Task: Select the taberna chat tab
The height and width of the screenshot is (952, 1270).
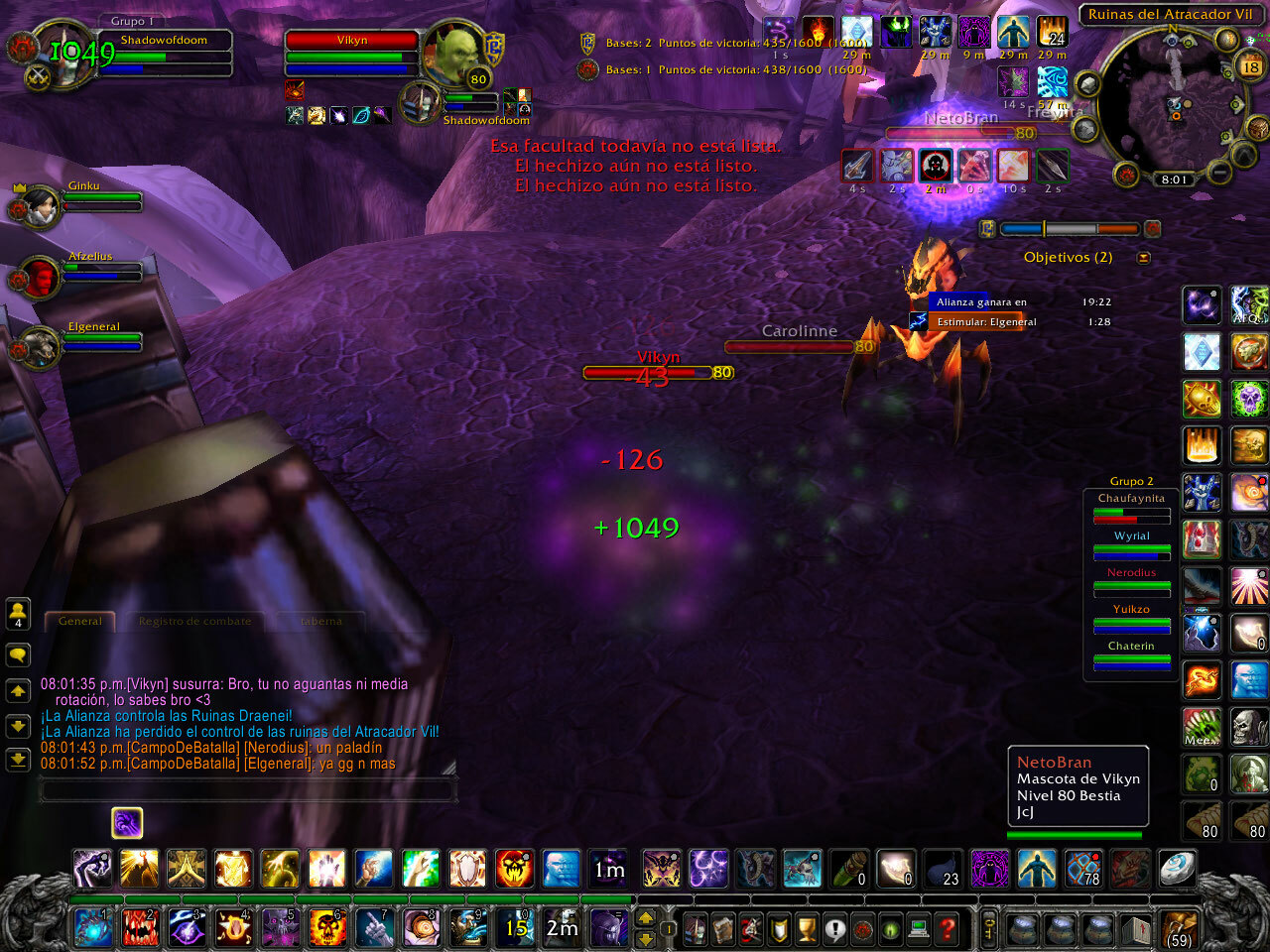Action: click(x=320, y=622)
